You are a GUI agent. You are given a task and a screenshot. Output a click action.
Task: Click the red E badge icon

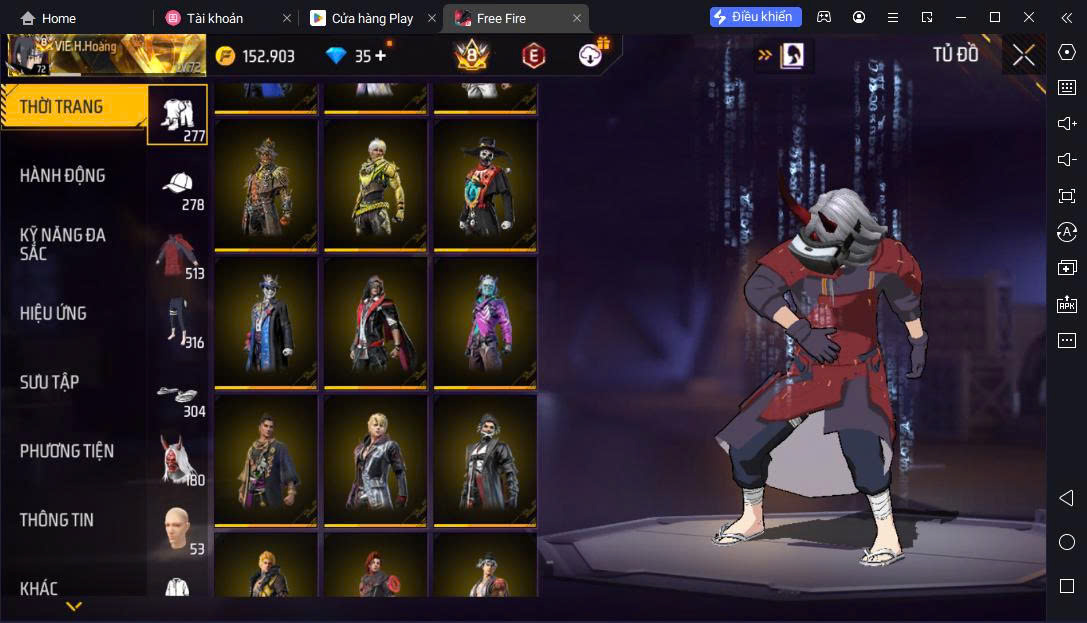(x=534, y=56)
